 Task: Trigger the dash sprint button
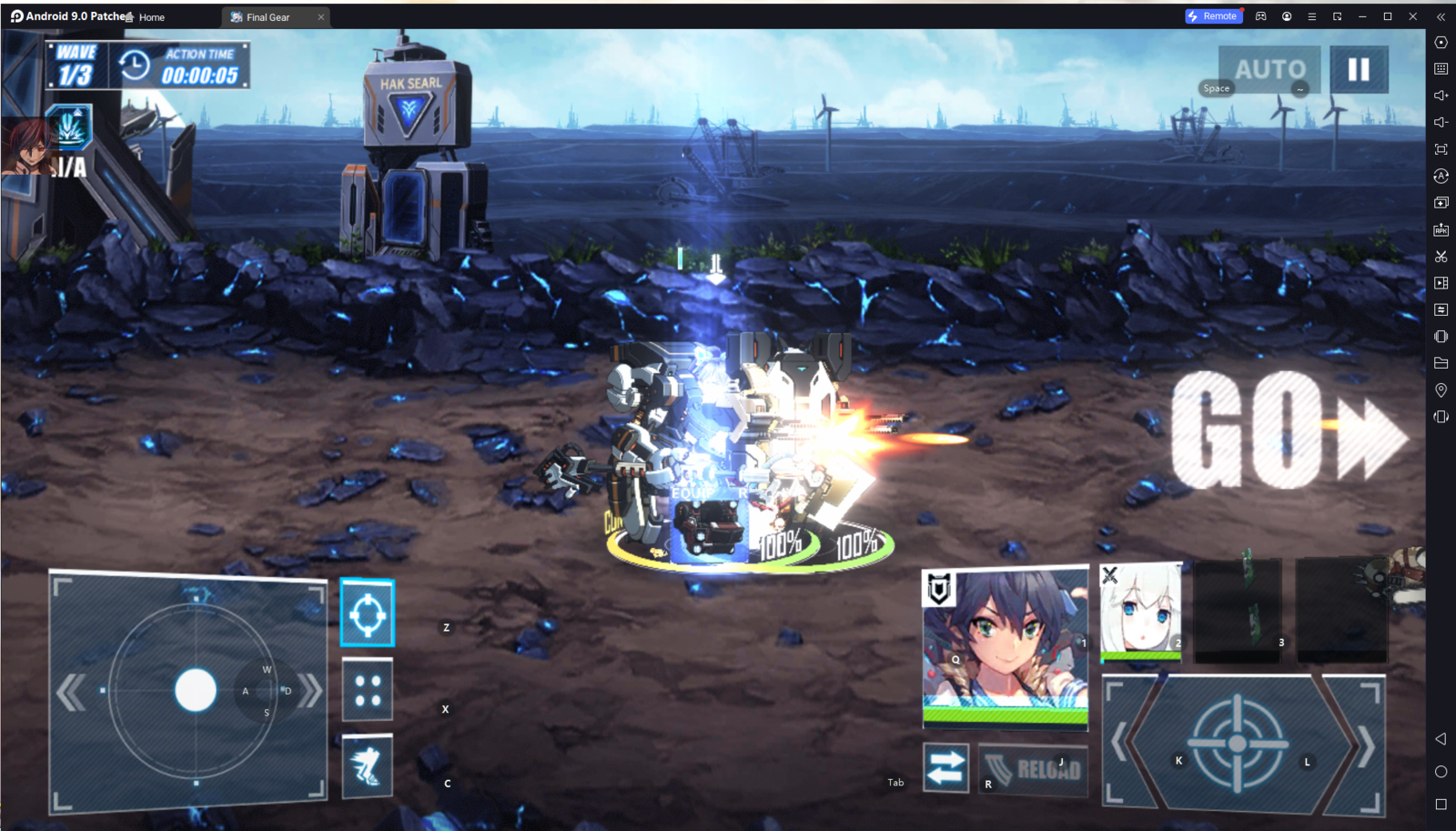(368, 766)
